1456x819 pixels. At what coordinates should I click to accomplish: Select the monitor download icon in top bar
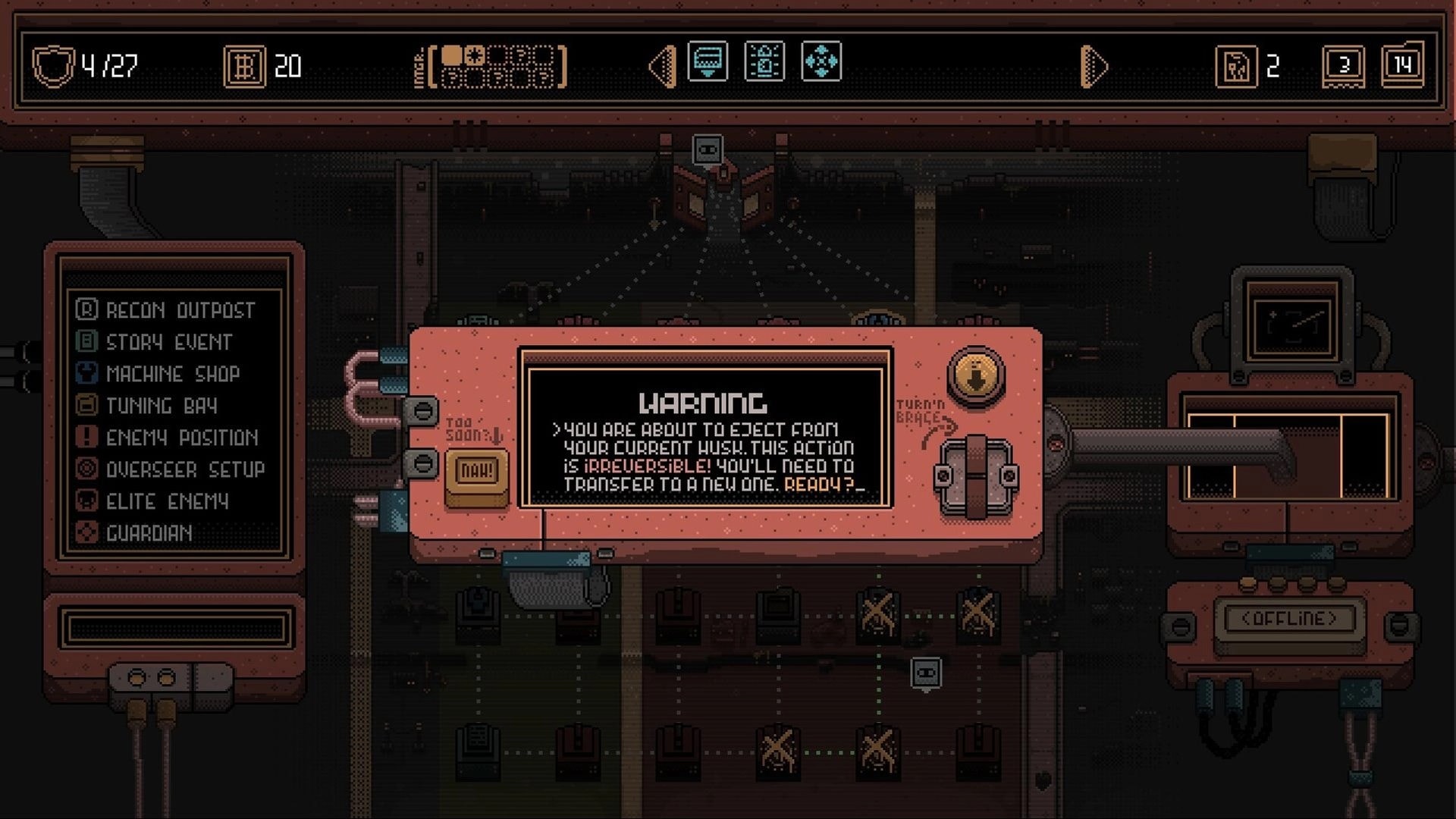click(708, 63)
